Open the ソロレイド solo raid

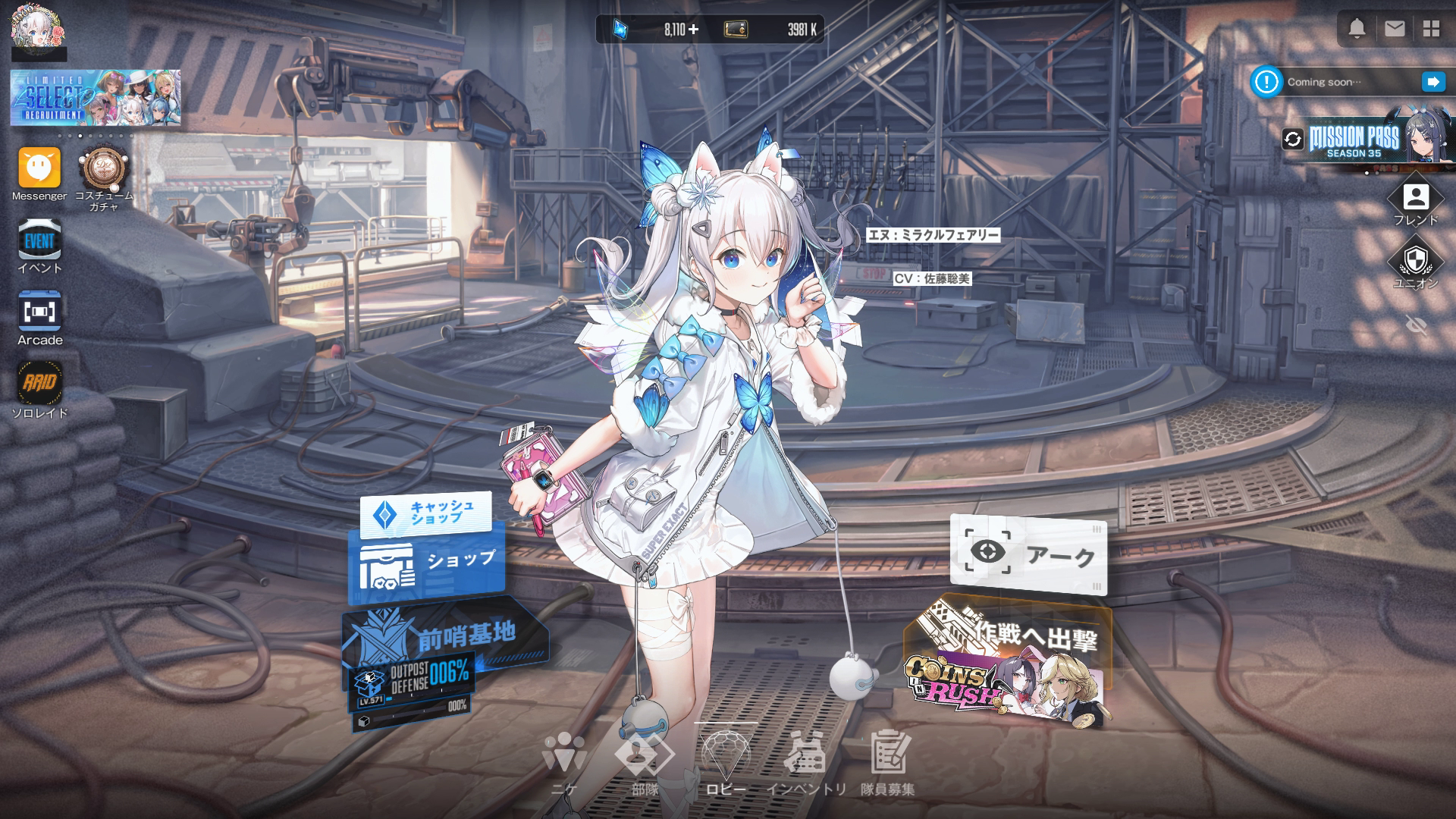39,384
